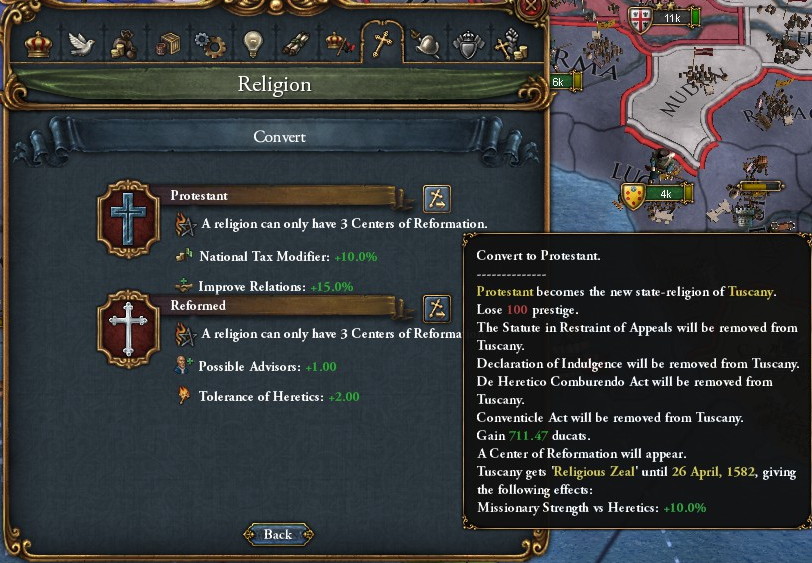Switch to the Diplomacy dove tab
Viewport: 812px width, 563px height.
(x=81, y=45)
